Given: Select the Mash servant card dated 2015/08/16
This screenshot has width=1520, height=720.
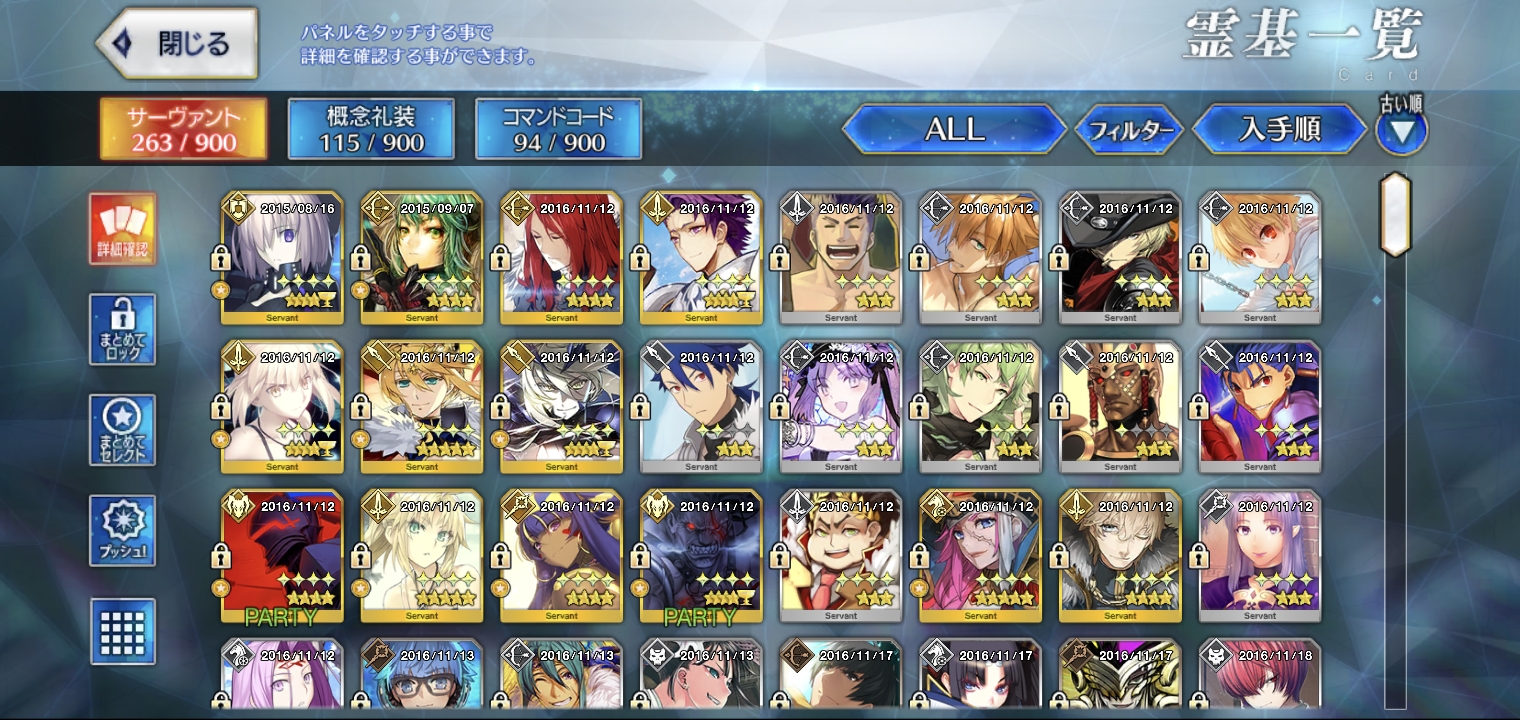Looking at the screenshot, I should pyautogui.click(x=282, y=258).
